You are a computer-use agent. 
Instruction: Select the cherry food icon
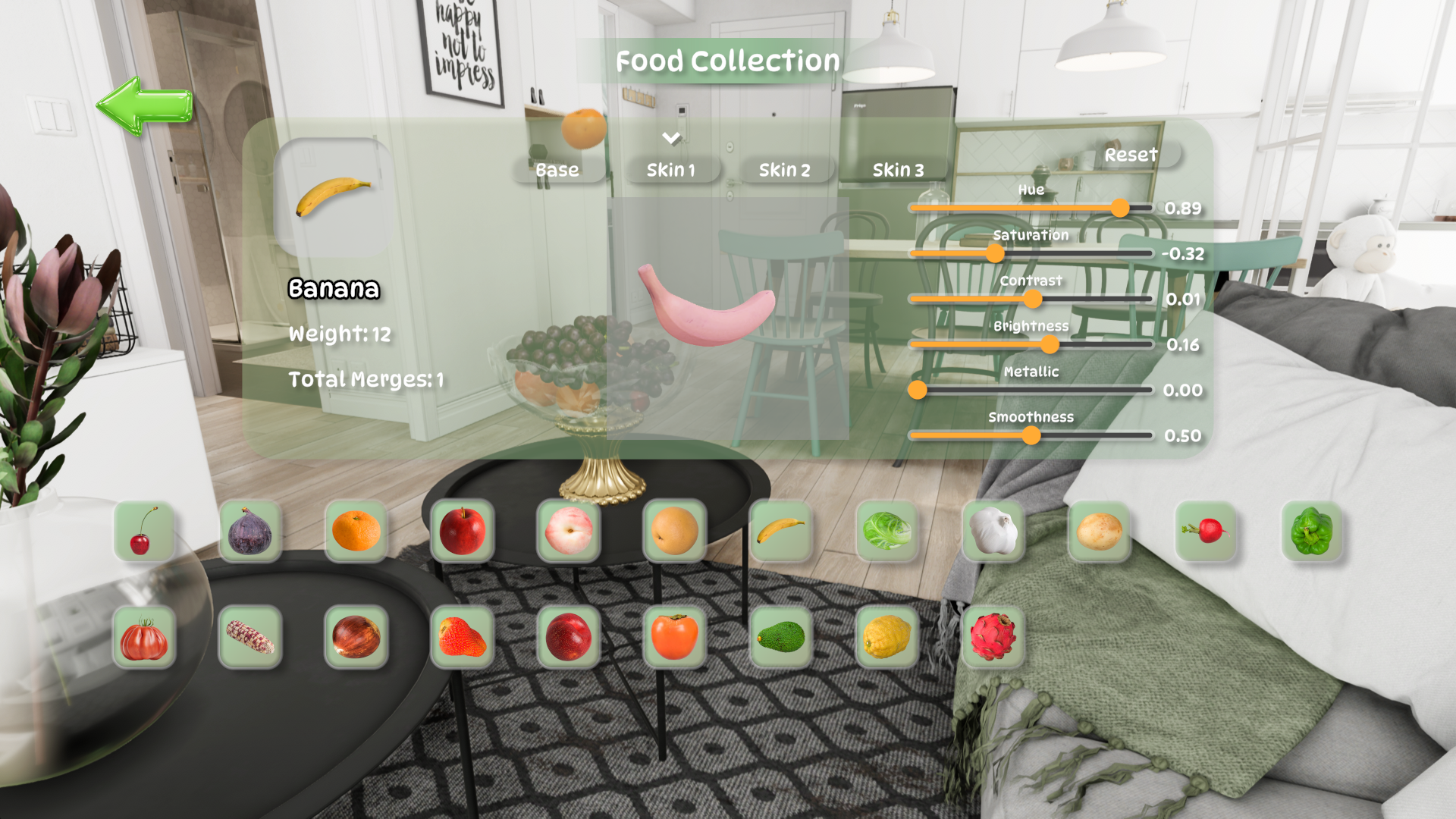tap(144, 531)
